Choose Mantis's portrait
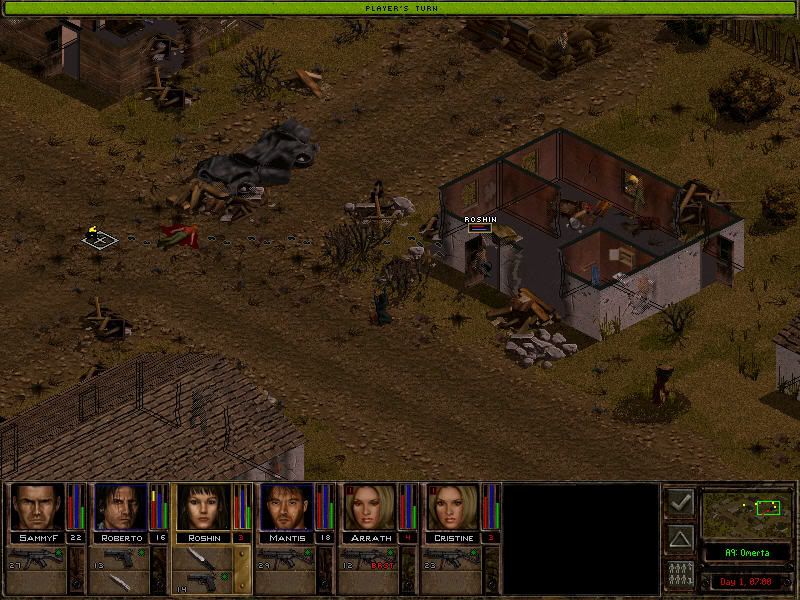Screen dimensions: 800x600 286,507
